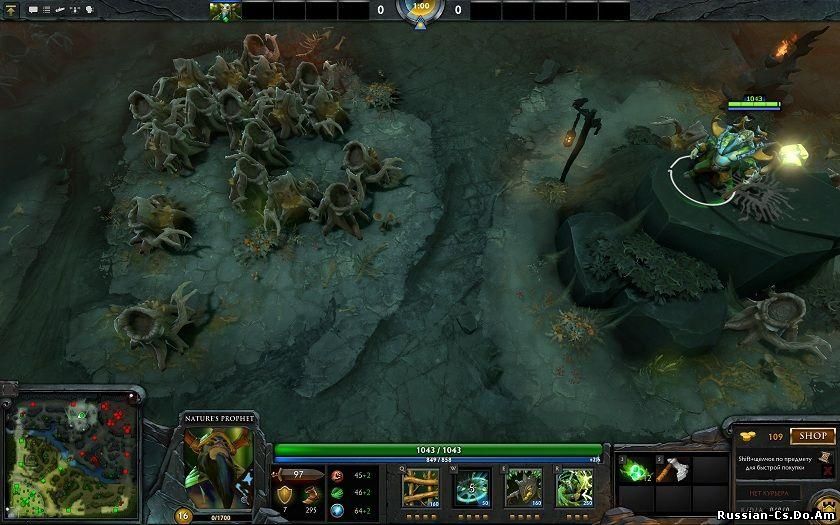Select the Quelling Blade axe slot
This screenshot has height=525, width=840.
click(671, 471)
